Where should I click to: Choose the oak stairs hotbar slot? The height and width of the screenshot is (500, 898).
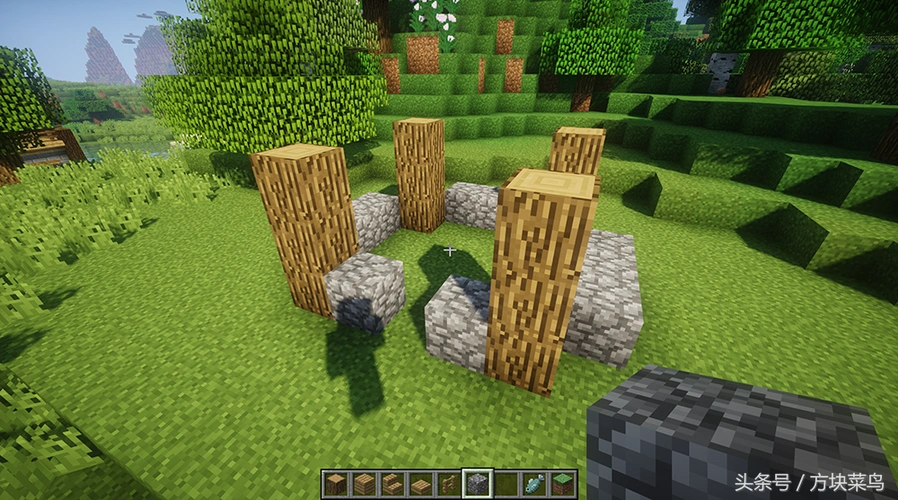pyautogui.click(x=393, y=484)
